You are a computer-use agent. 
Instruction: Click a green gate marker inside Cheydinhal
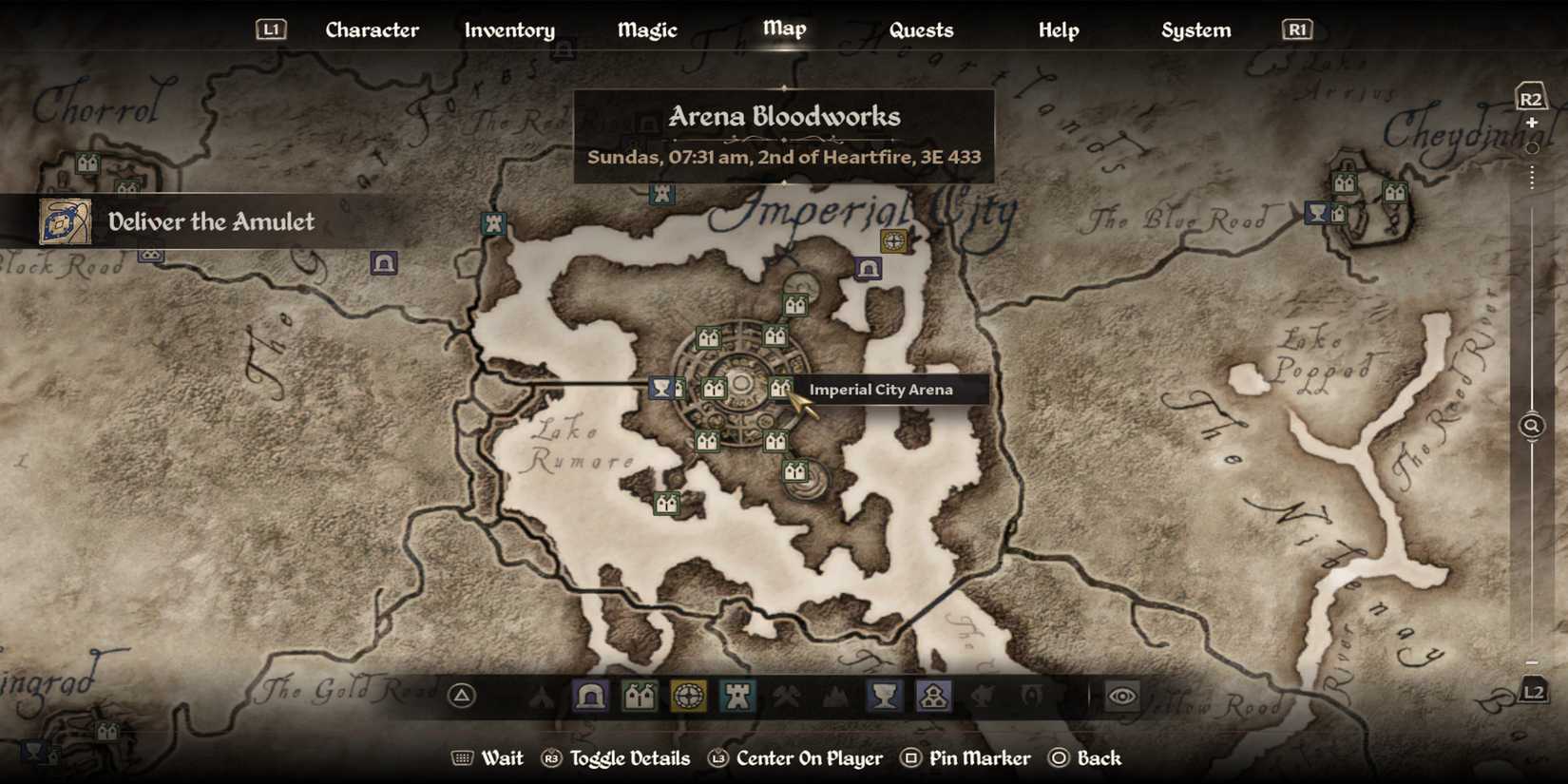point(1344,182)
